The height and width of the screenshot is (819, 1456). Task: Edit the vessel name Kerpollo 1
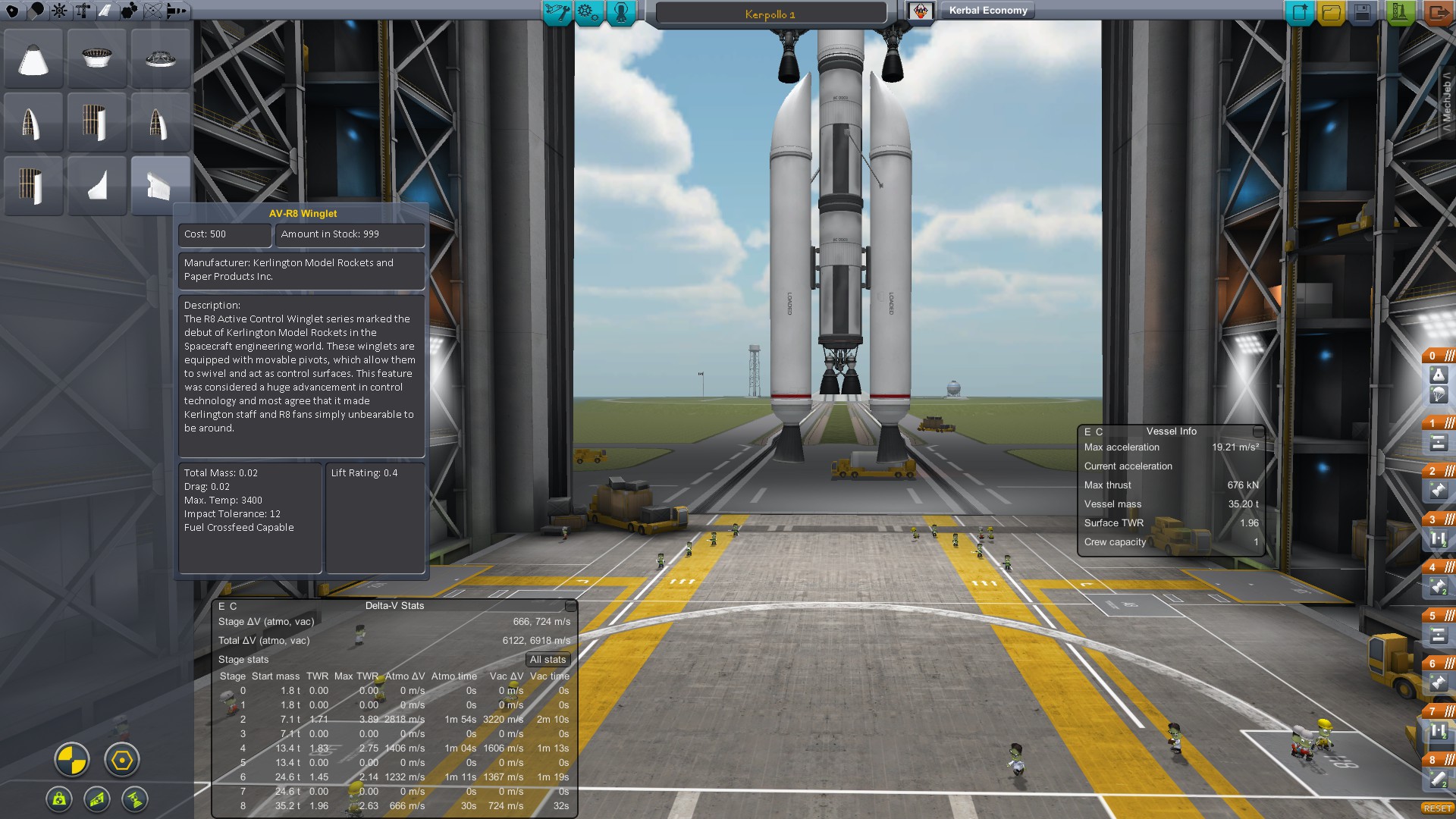click(770, 14)
